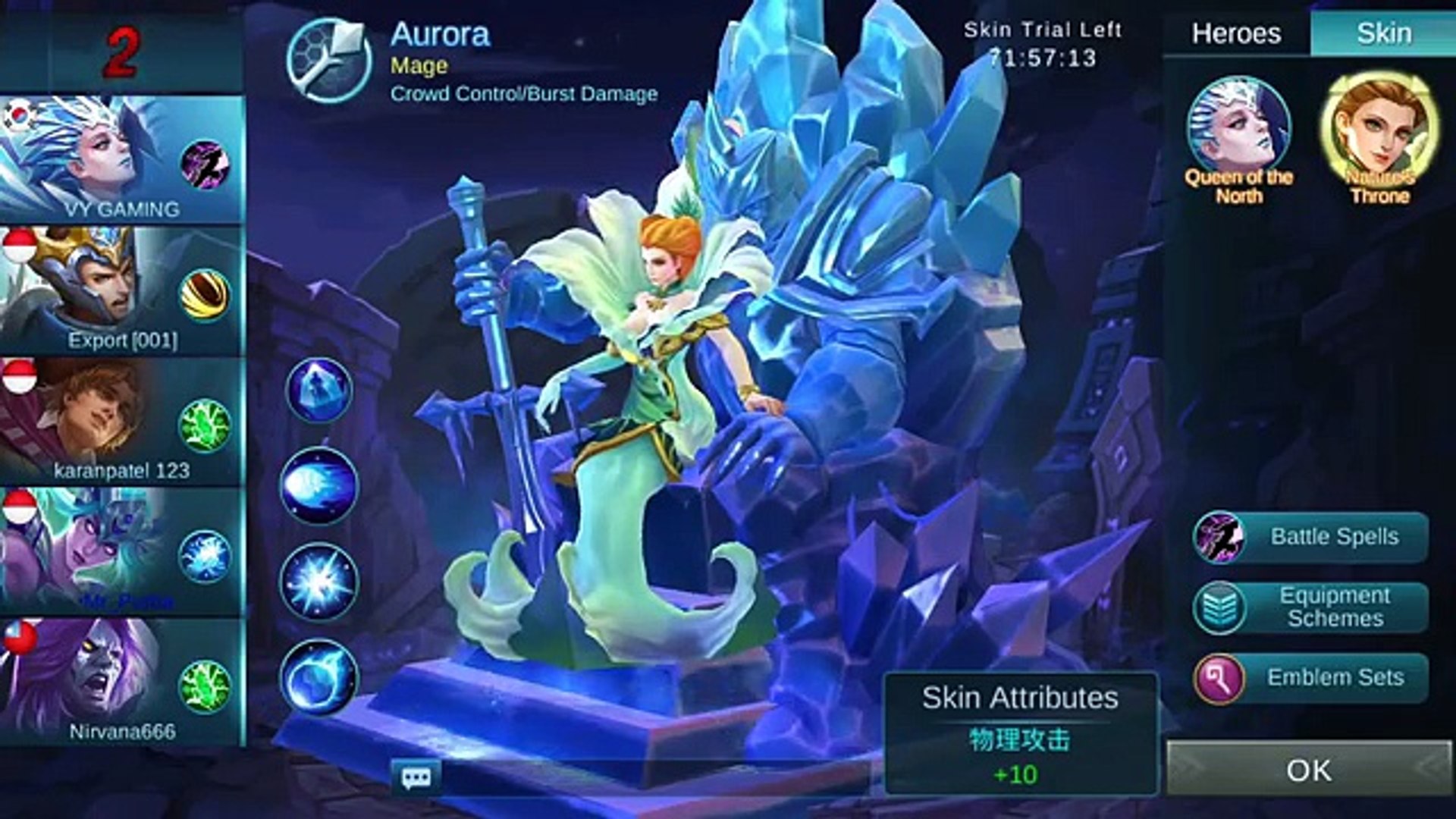1456x819 pixels.
Task: Select Nirvana666 player row
Action: click(x=121, y=684)
